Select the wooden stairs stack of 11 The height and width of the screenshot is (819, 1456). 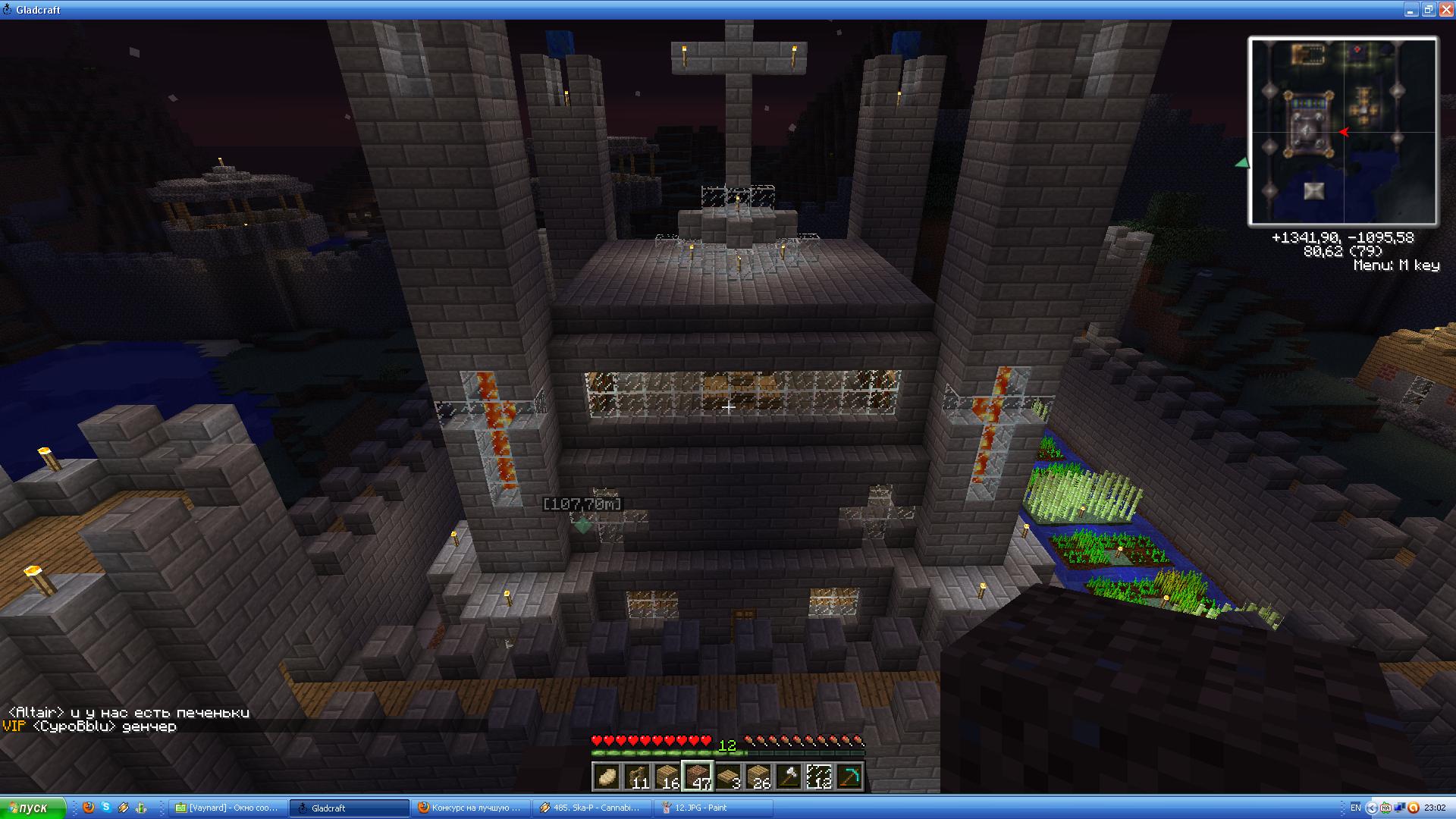637,777
